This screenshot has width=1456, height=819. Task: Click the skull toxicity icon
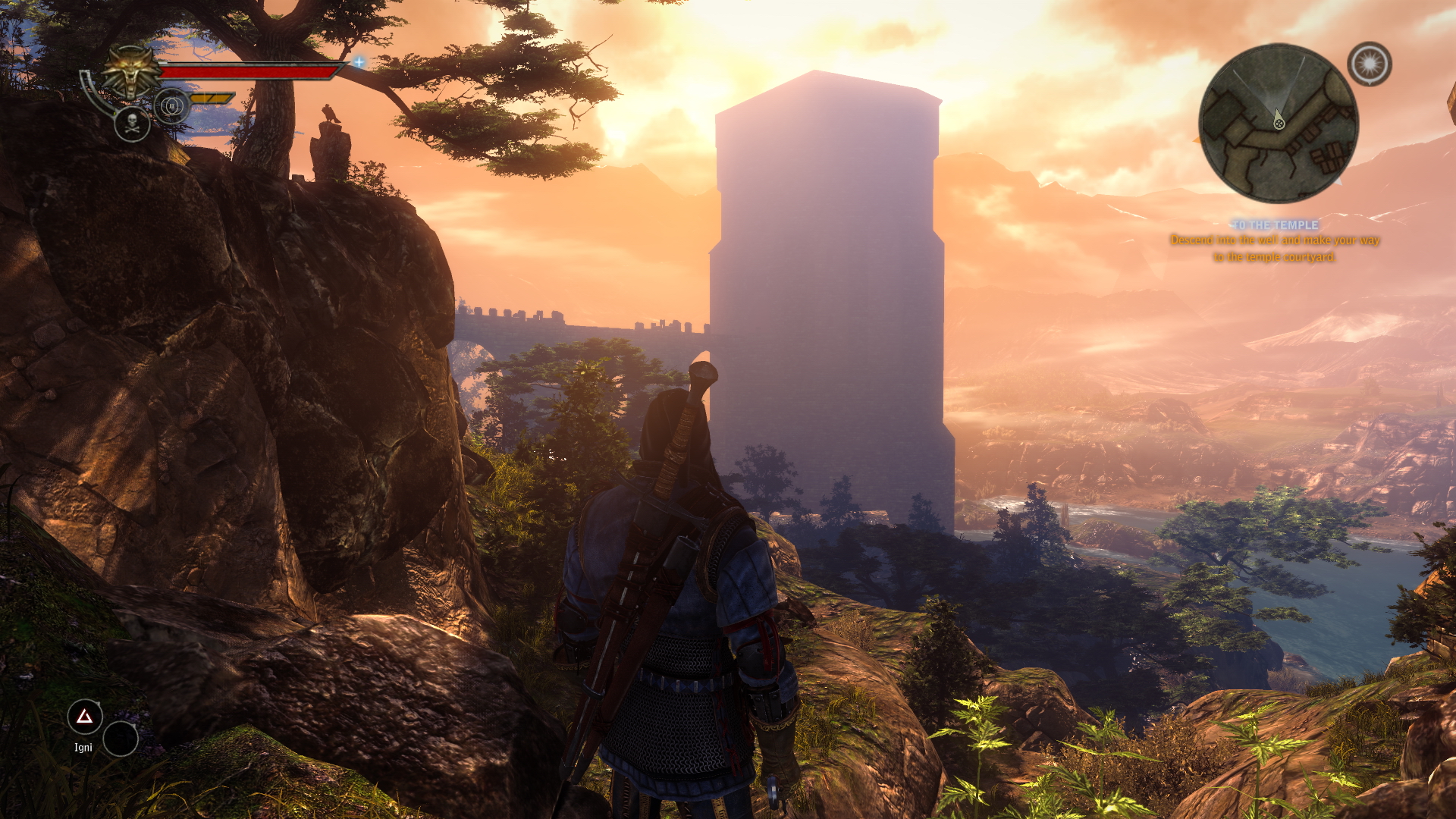click(132, 124)
